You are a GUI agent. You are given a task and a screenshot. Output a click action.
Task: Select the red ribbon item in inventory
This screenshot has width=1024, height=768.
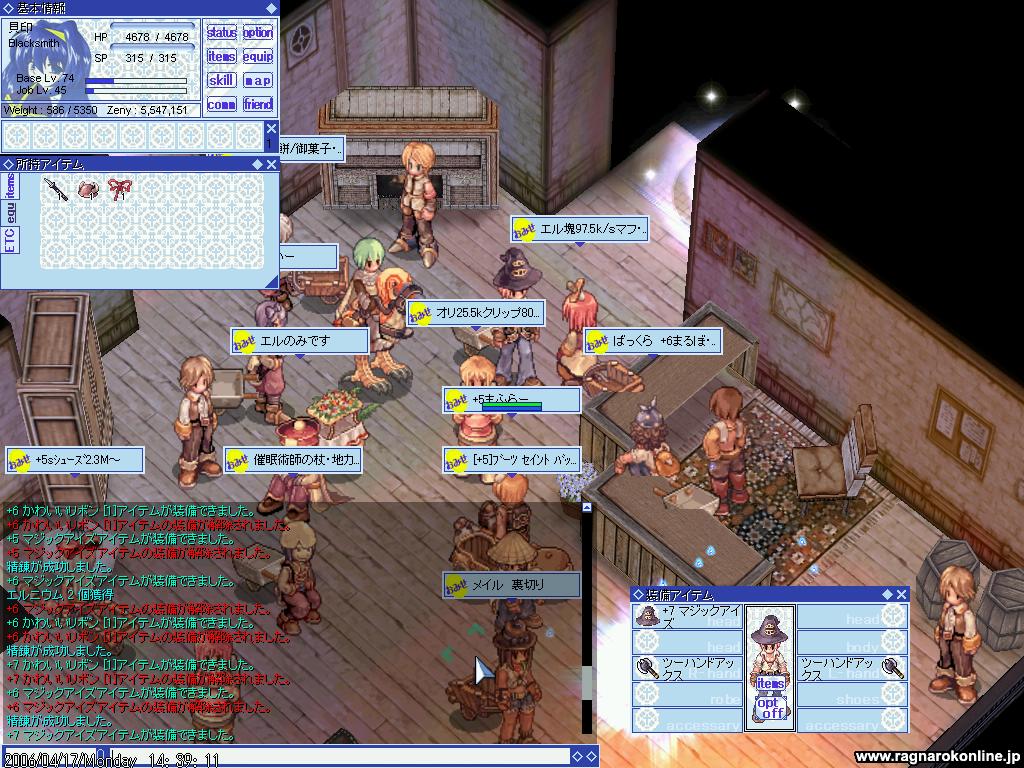point(120,189)
